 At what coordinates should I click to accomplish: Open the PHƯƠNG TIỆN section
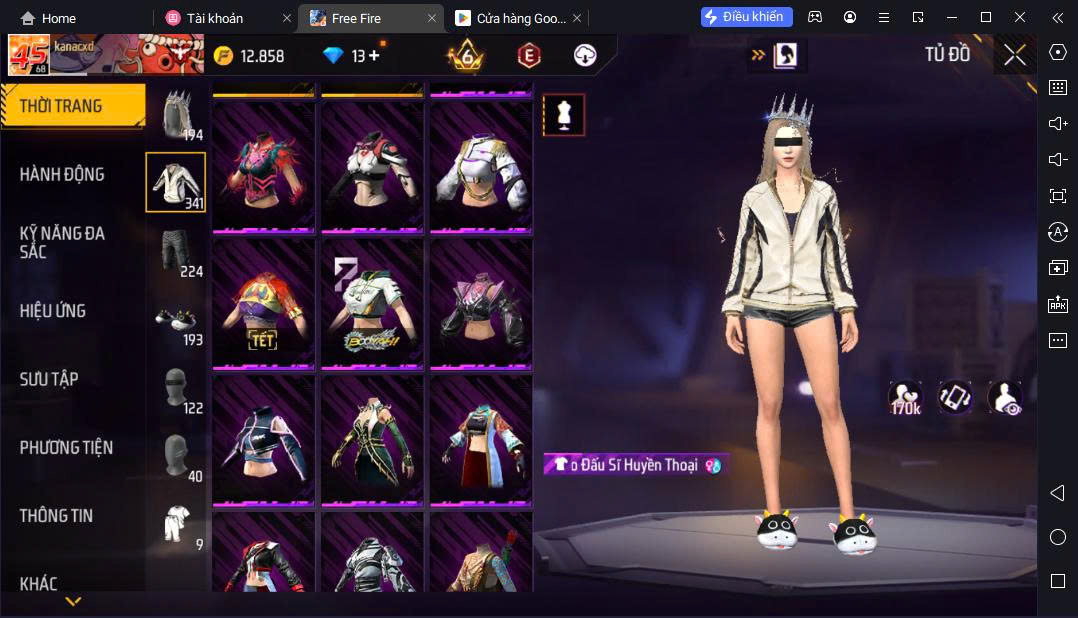click(66, 447)
